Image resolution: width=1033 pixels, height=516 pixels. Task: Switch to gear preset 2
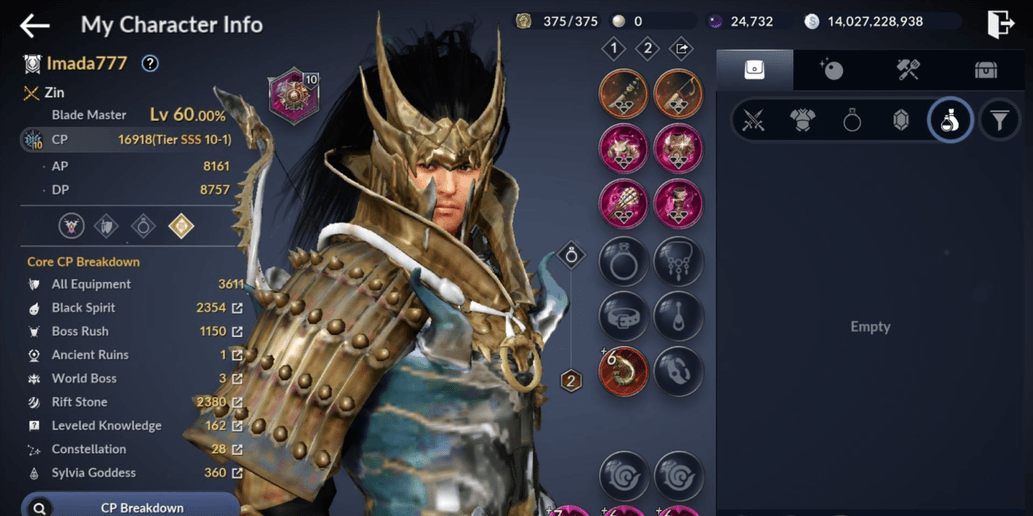pos(647,48)
